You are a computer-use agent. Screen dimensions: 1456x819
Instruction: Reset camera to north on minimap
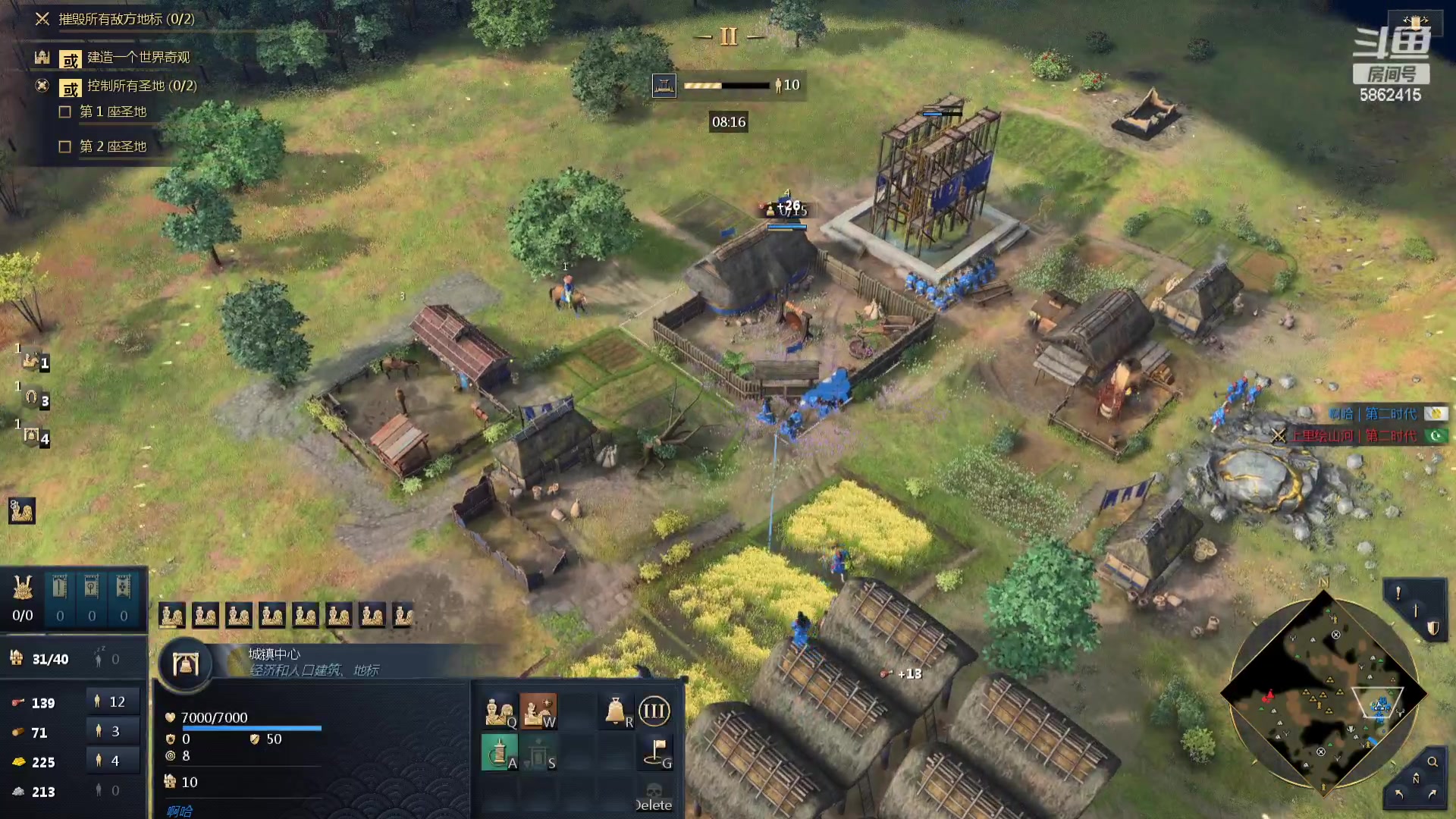1415,778
